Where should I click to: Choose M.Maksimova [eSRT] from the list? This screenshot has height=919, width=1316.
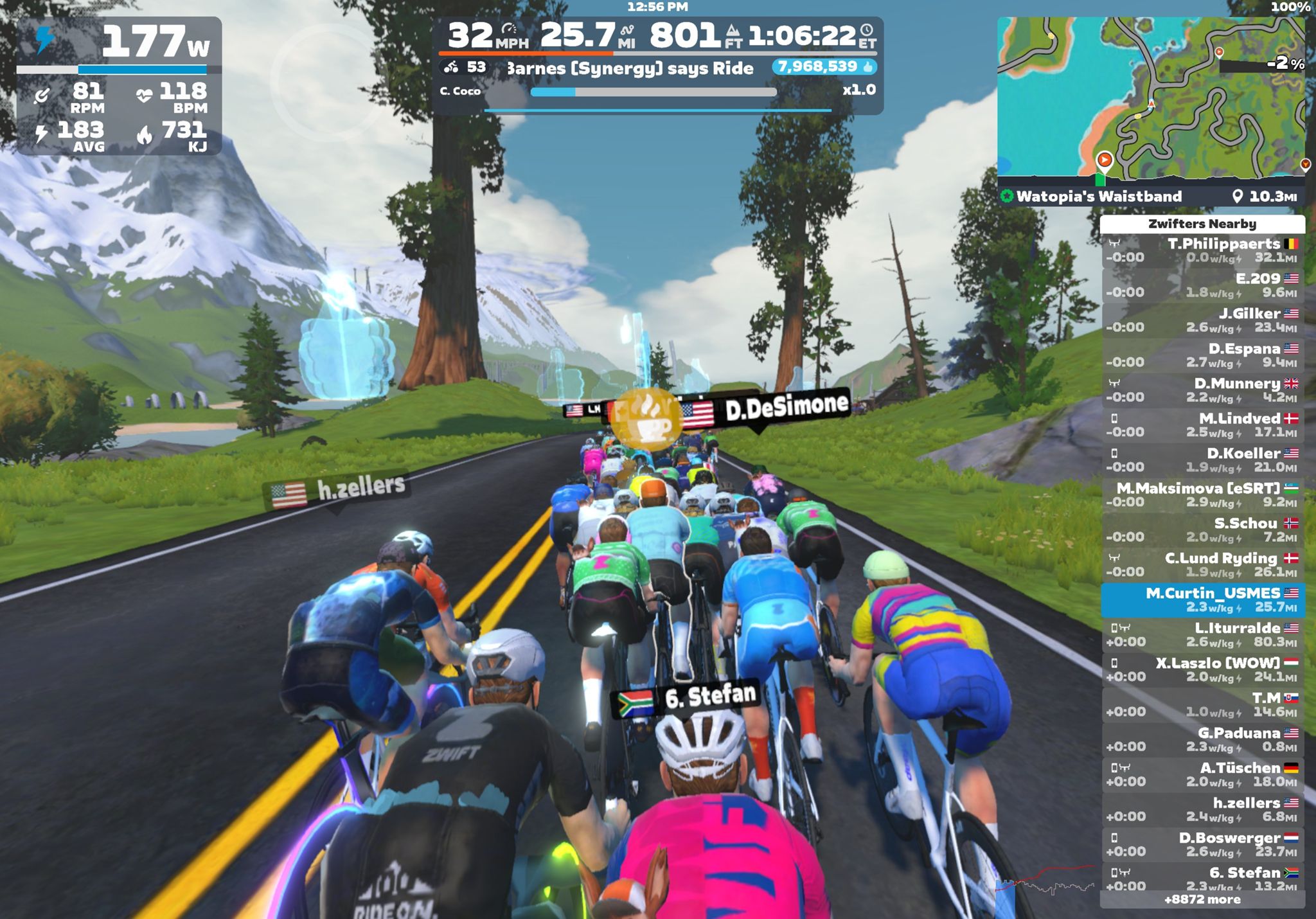click(1202, 495)
